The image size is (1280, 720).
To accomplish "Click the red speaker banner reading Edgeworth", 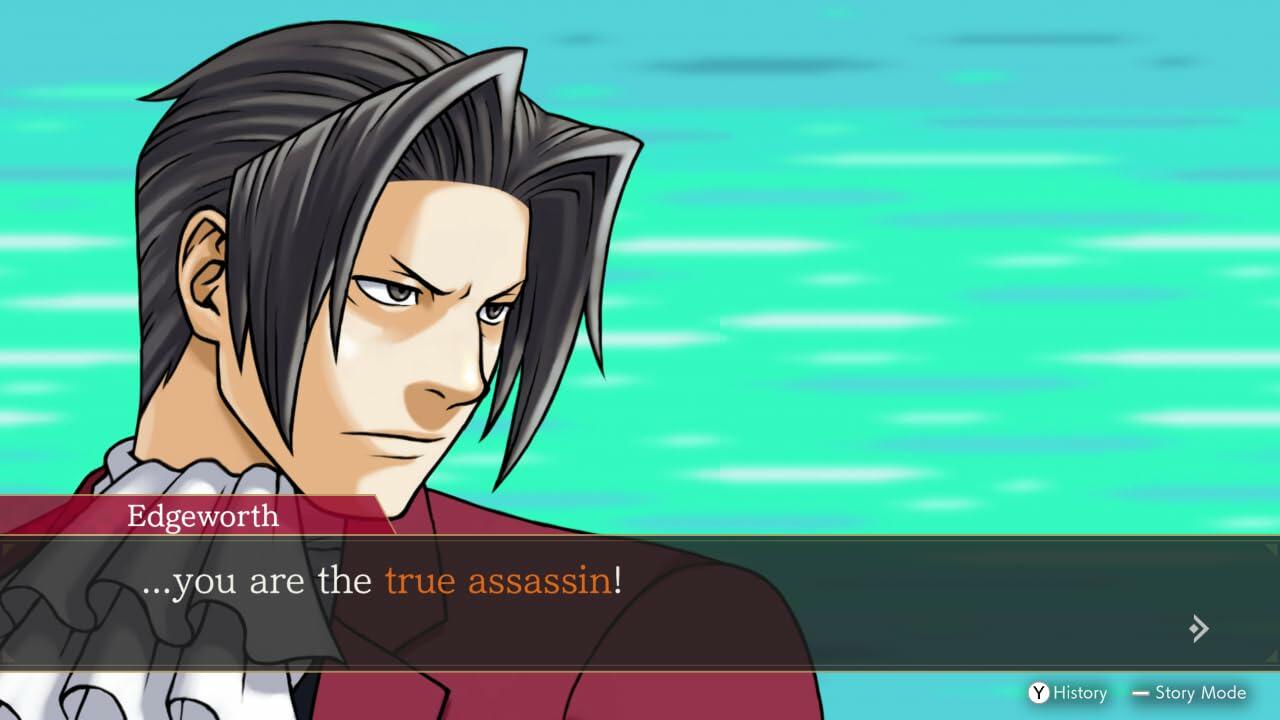I will pyautogui.click(x=200, y=517).
